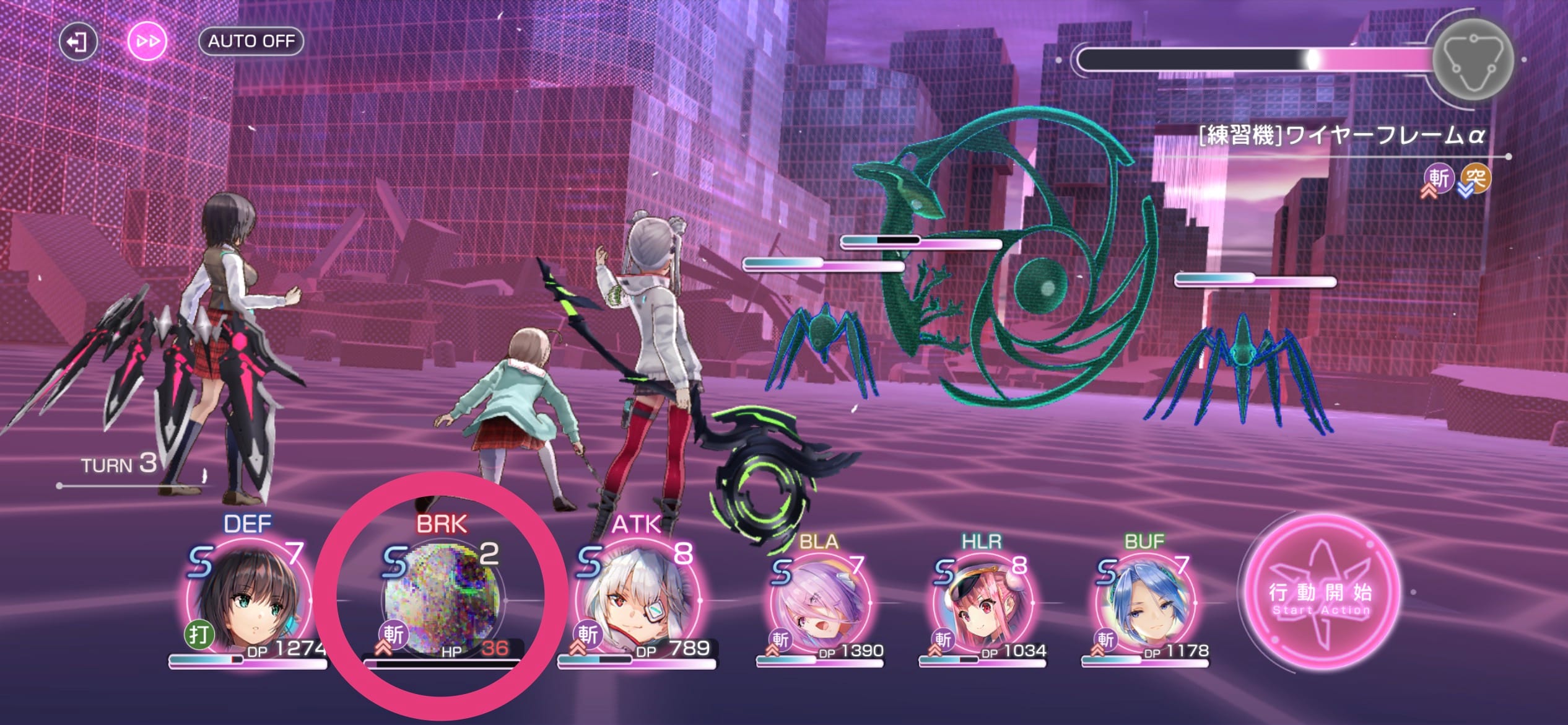Enable AUTO battle mode

point(250,42)
